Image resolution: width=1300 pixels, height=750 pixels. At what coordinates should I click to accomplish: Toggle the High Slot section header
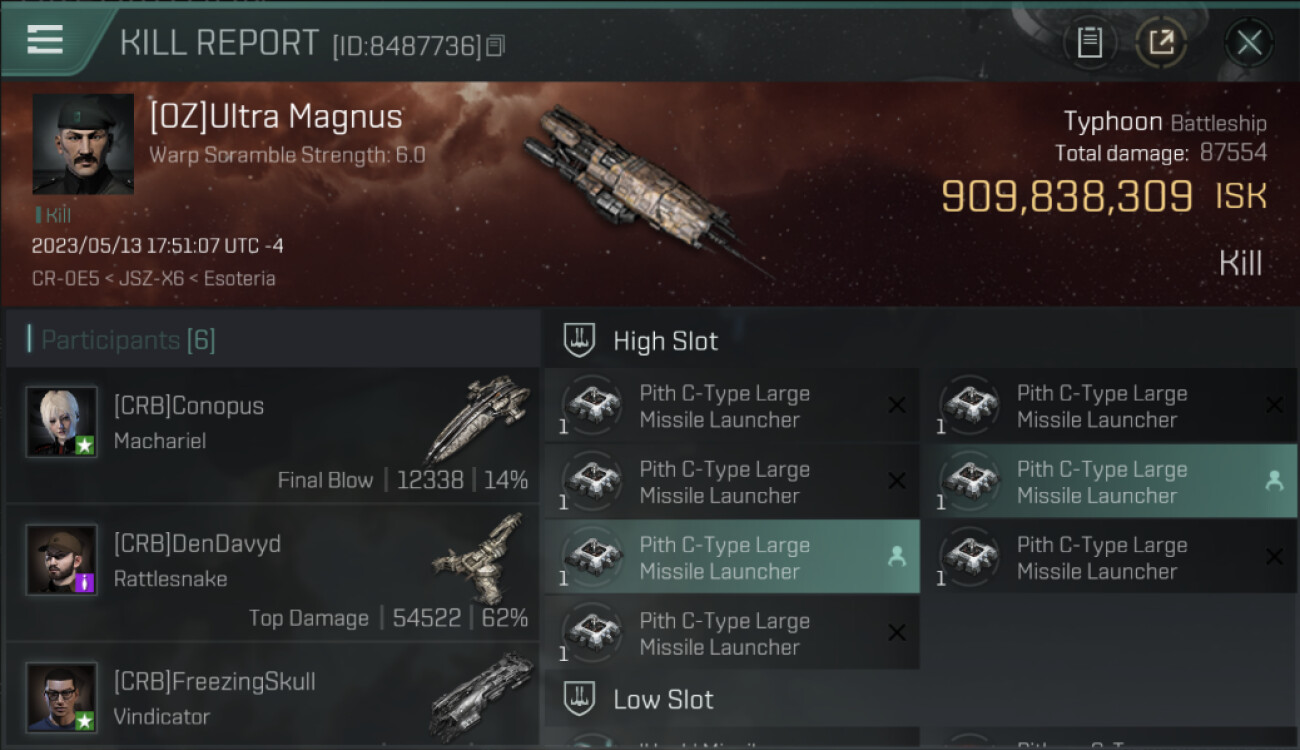coord(665,341)
